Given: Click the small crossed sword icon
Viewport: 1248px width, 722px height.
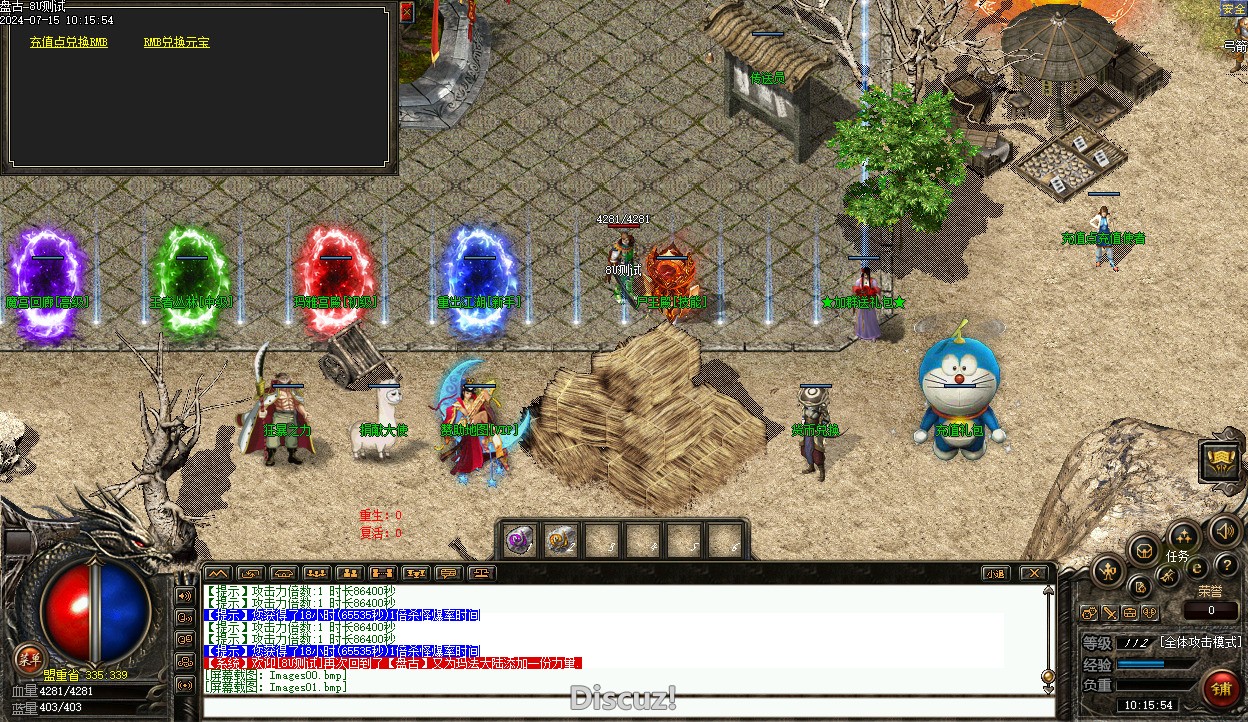Looking at the screenshot, I should (x=1110, y=613).
